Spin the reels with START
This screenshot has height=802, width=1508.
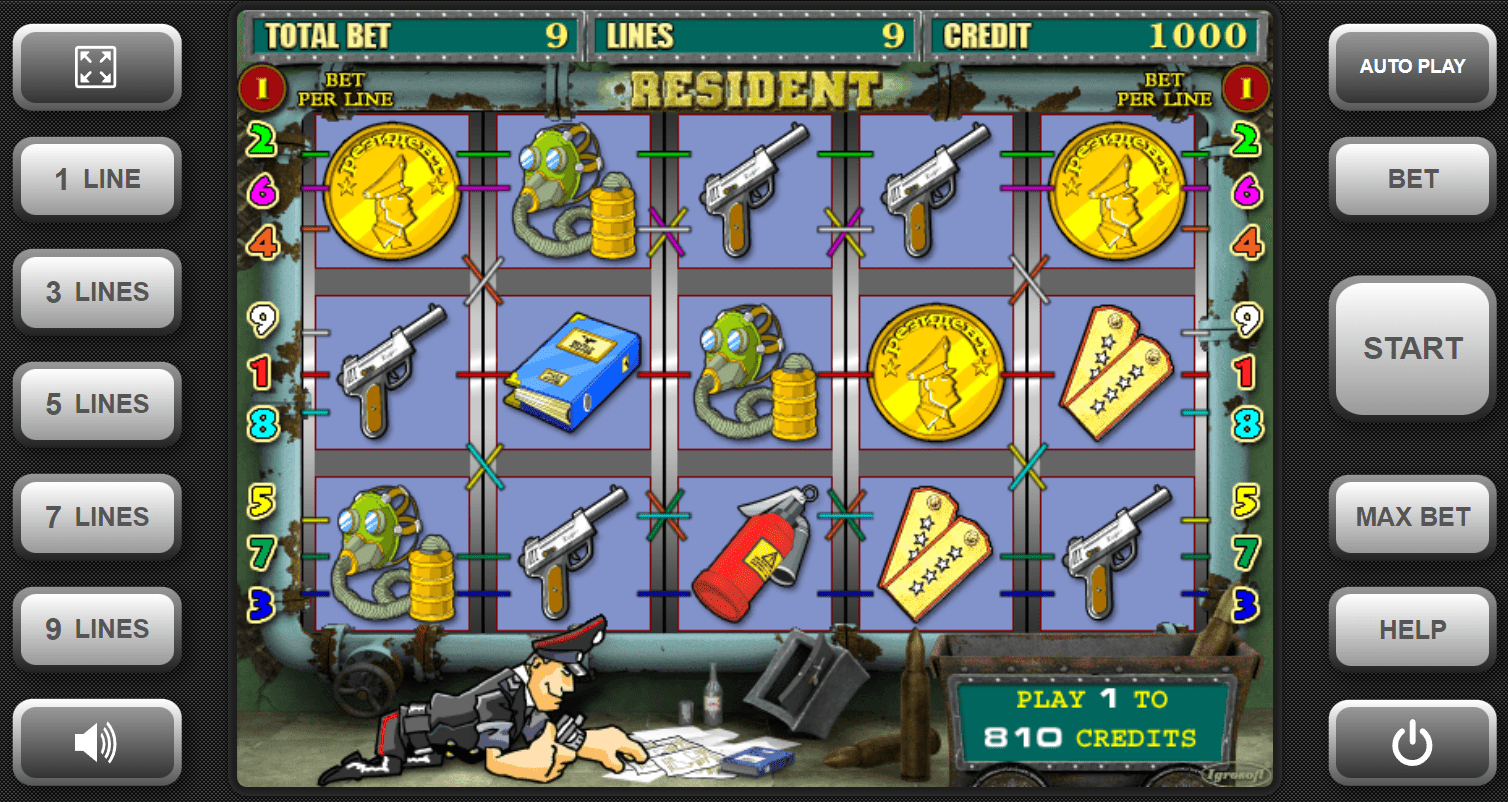[x=1412, y=348]
